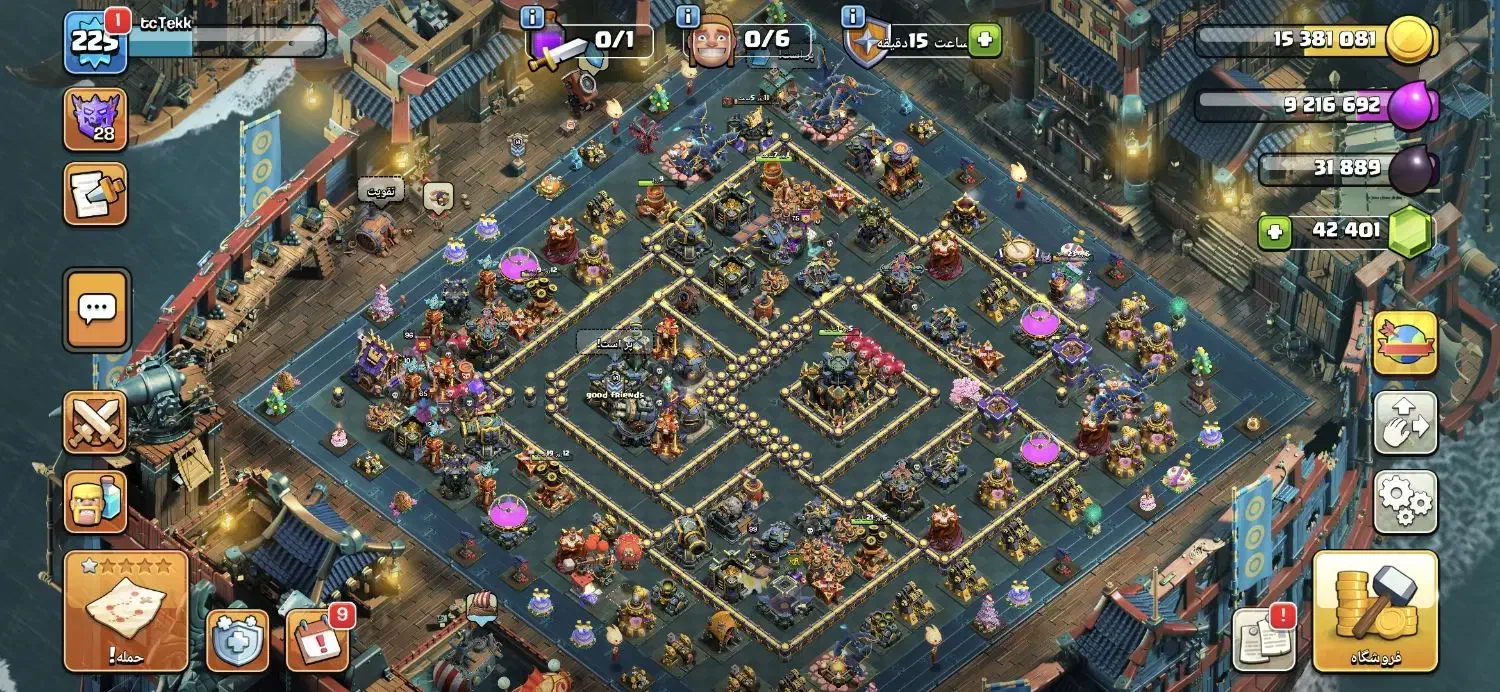This screenshot has height=692, width=1500.
Task: Open the blue shield plus button
Action: point(237,641)
